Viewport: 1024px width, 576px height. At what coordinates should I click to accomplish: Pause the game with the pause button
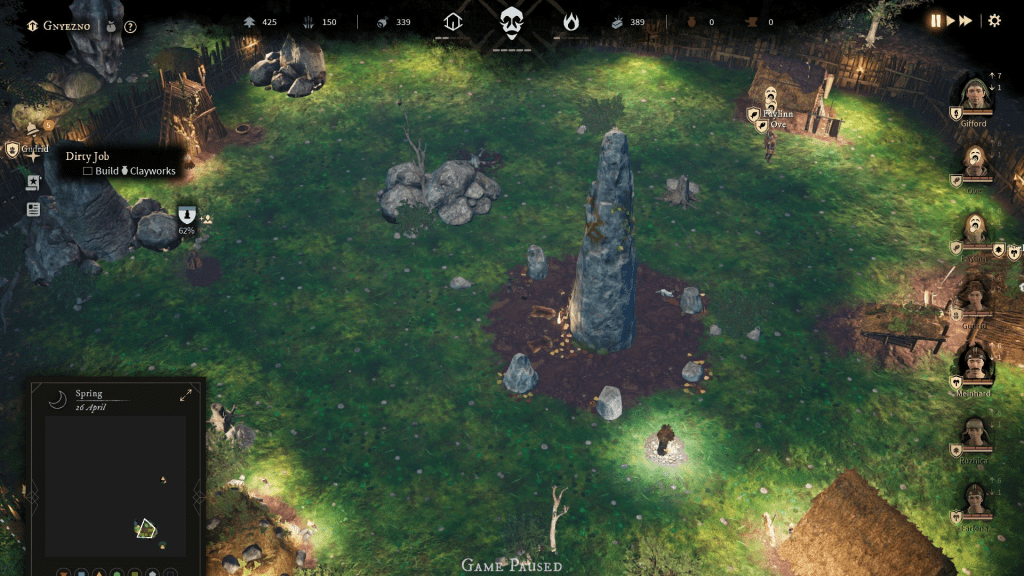coord(937,21)
